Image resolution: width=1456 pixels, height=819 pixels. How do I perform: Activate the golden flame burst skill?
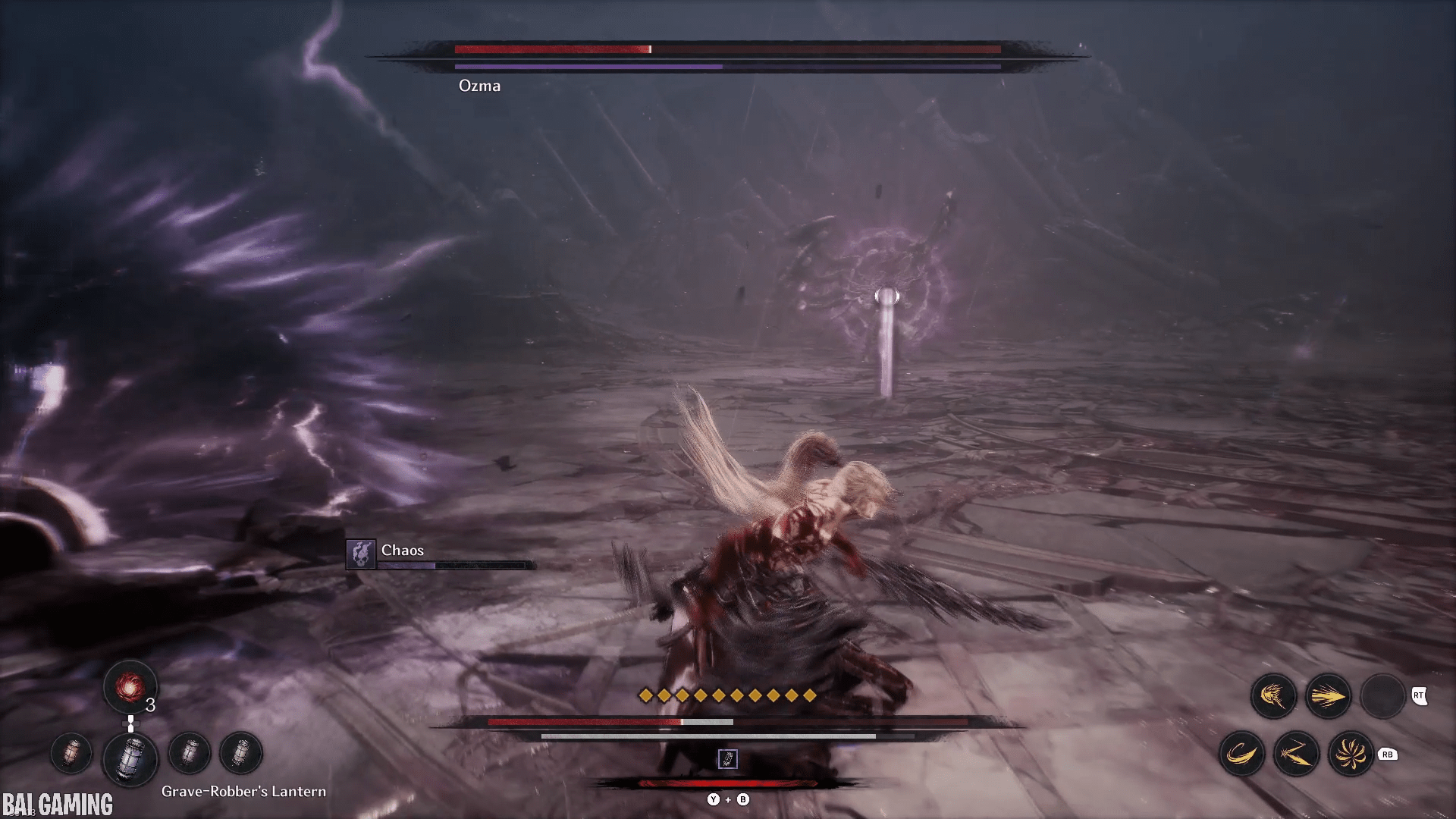point(1273,696)
